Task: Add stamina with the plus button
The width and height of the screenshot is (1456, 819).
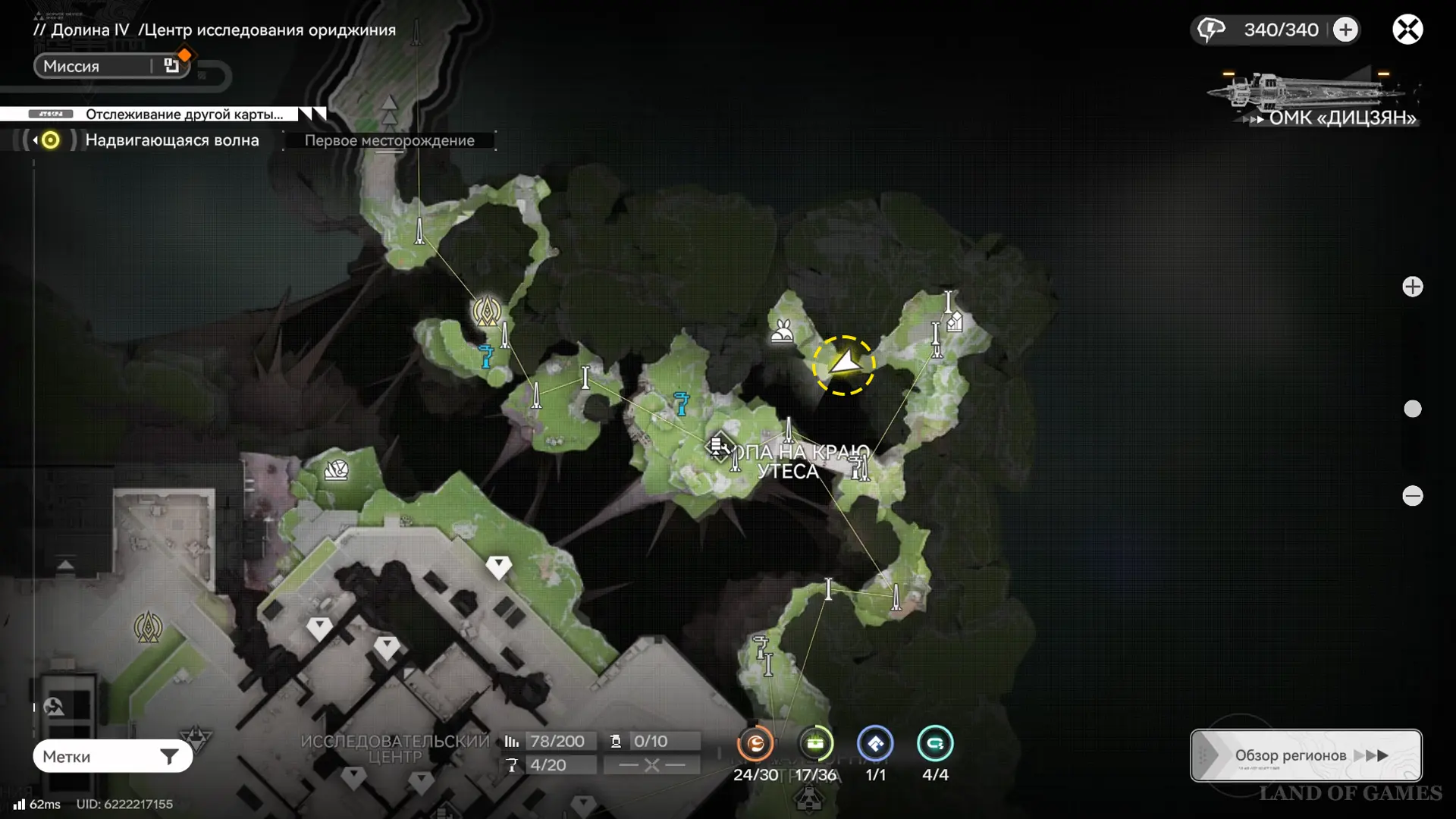Action: click(x=1345, y=30)
